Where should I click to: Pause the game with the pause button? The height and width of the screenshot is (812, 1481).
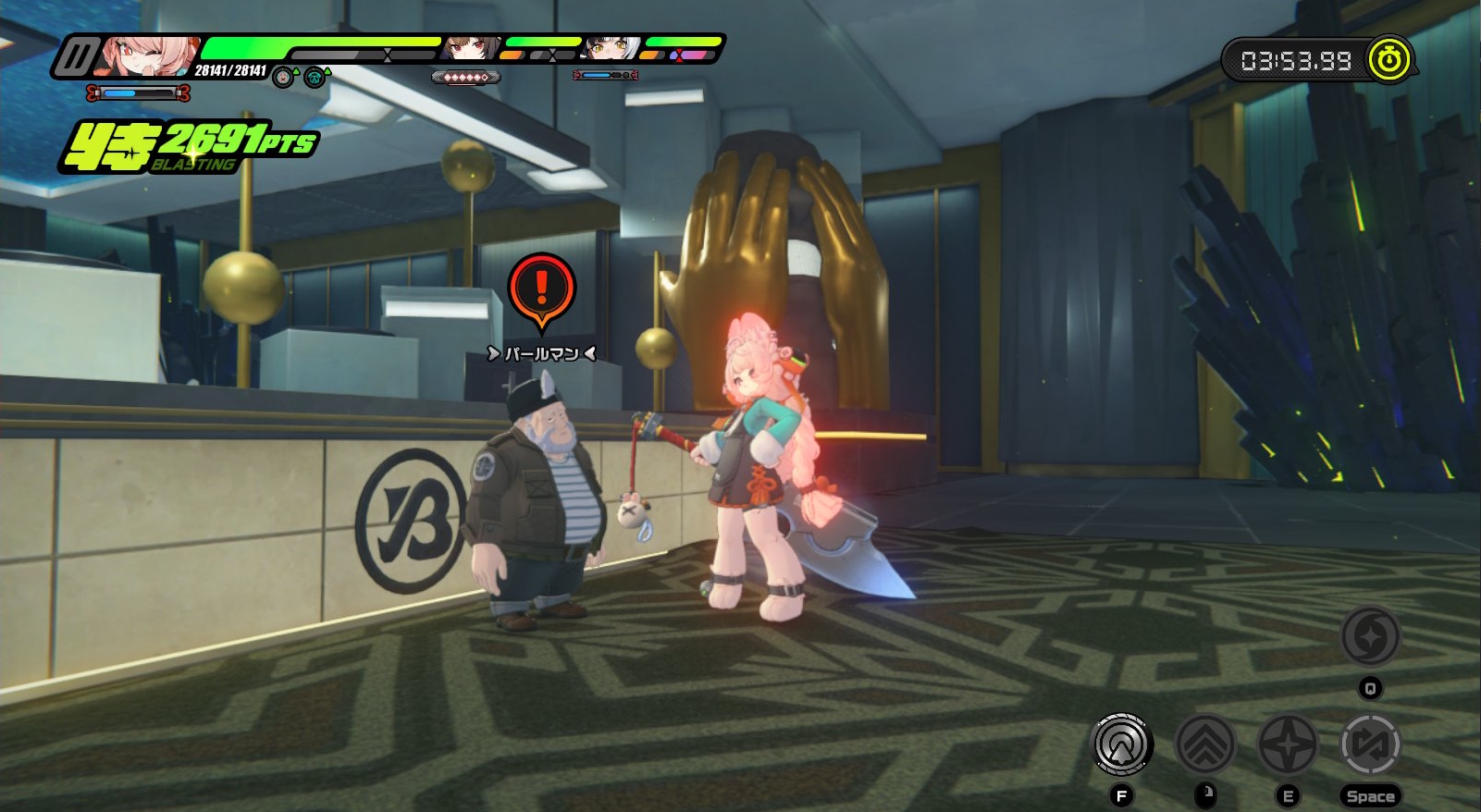click(75, 57)
